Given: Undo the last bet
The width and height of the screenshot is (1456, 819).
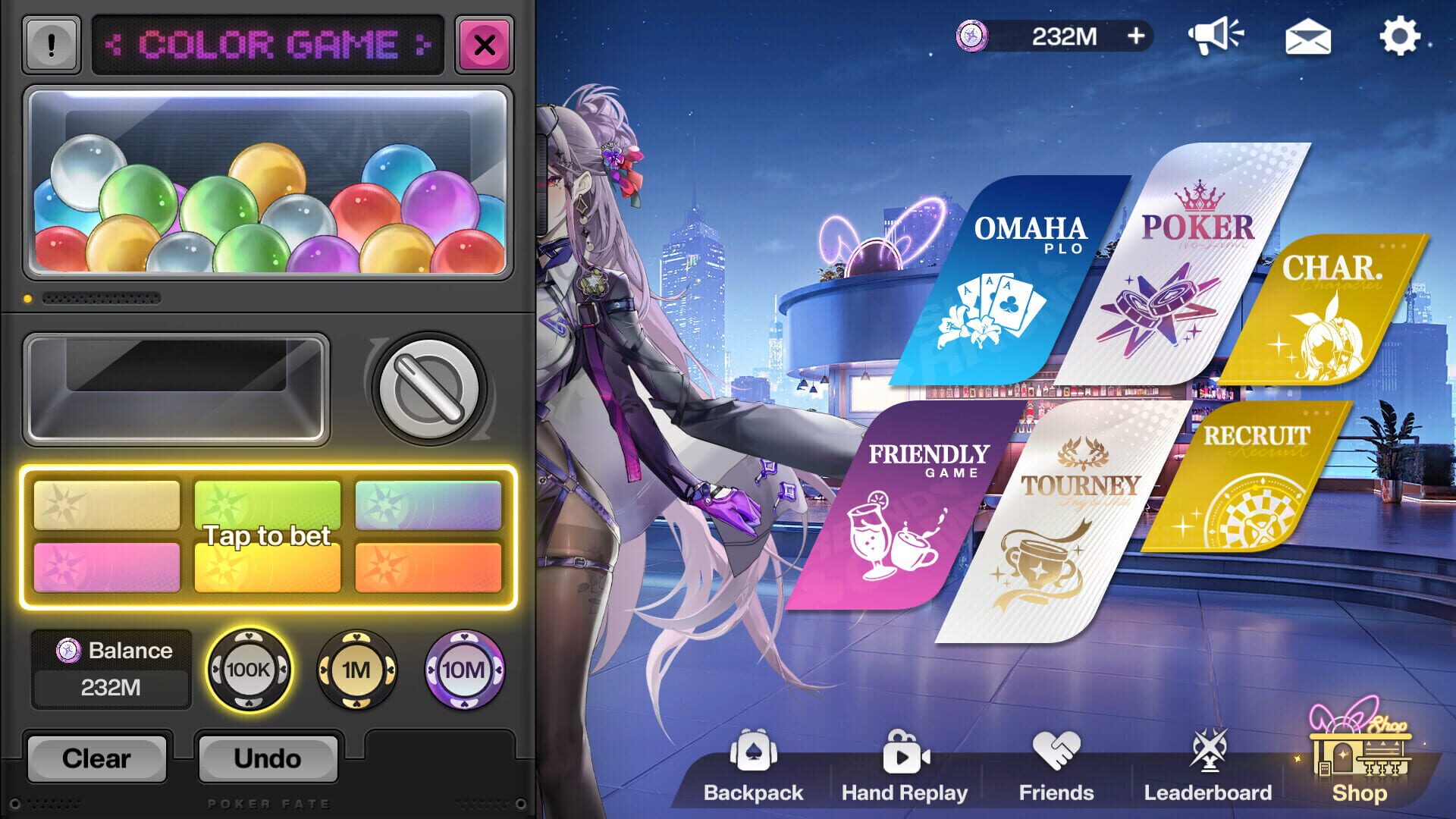Looking at the screenshot, I should tap(268, 758).
